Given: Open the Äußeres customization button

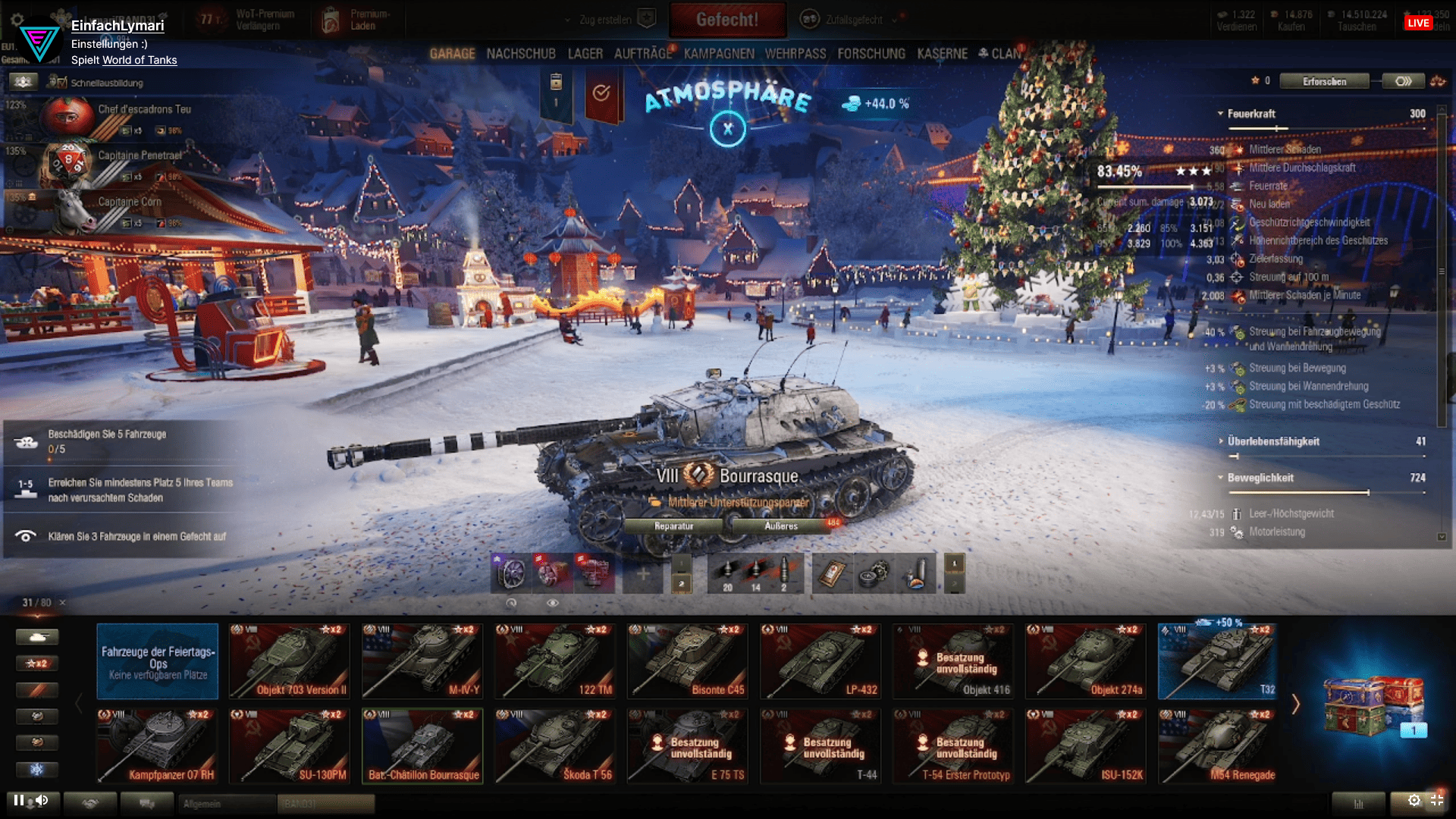Looking at the screenshot, I should [x=781, y=526].
